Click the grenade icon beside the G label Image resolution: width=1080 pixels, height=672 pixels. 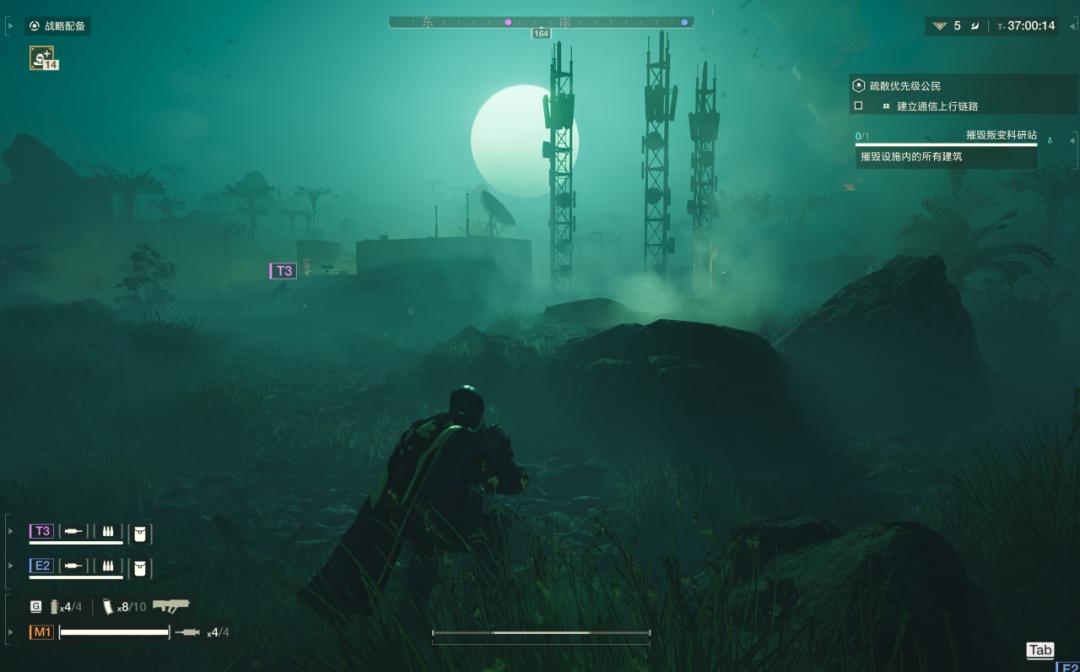point(54,607)
